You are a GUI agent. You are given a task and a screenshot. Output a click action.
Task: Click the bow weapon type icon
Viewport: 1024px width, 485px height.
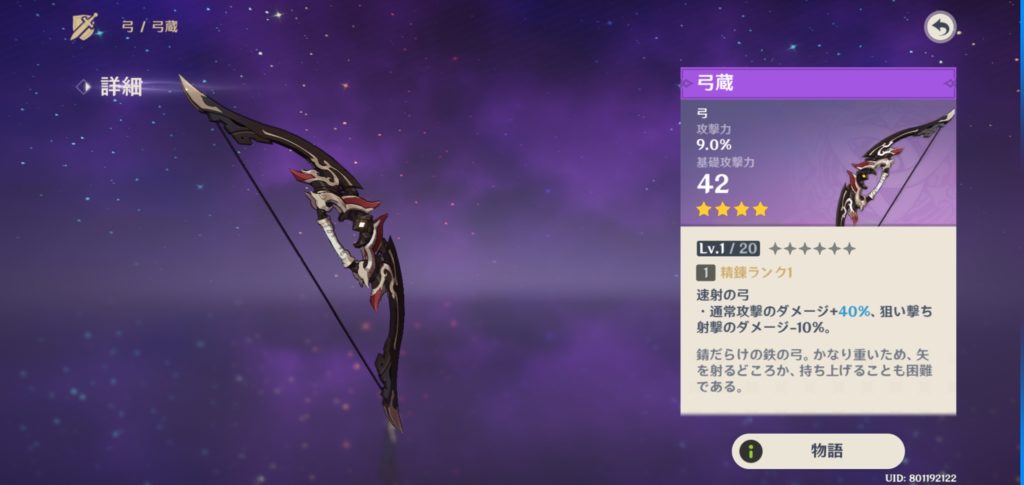pos(85,26)
